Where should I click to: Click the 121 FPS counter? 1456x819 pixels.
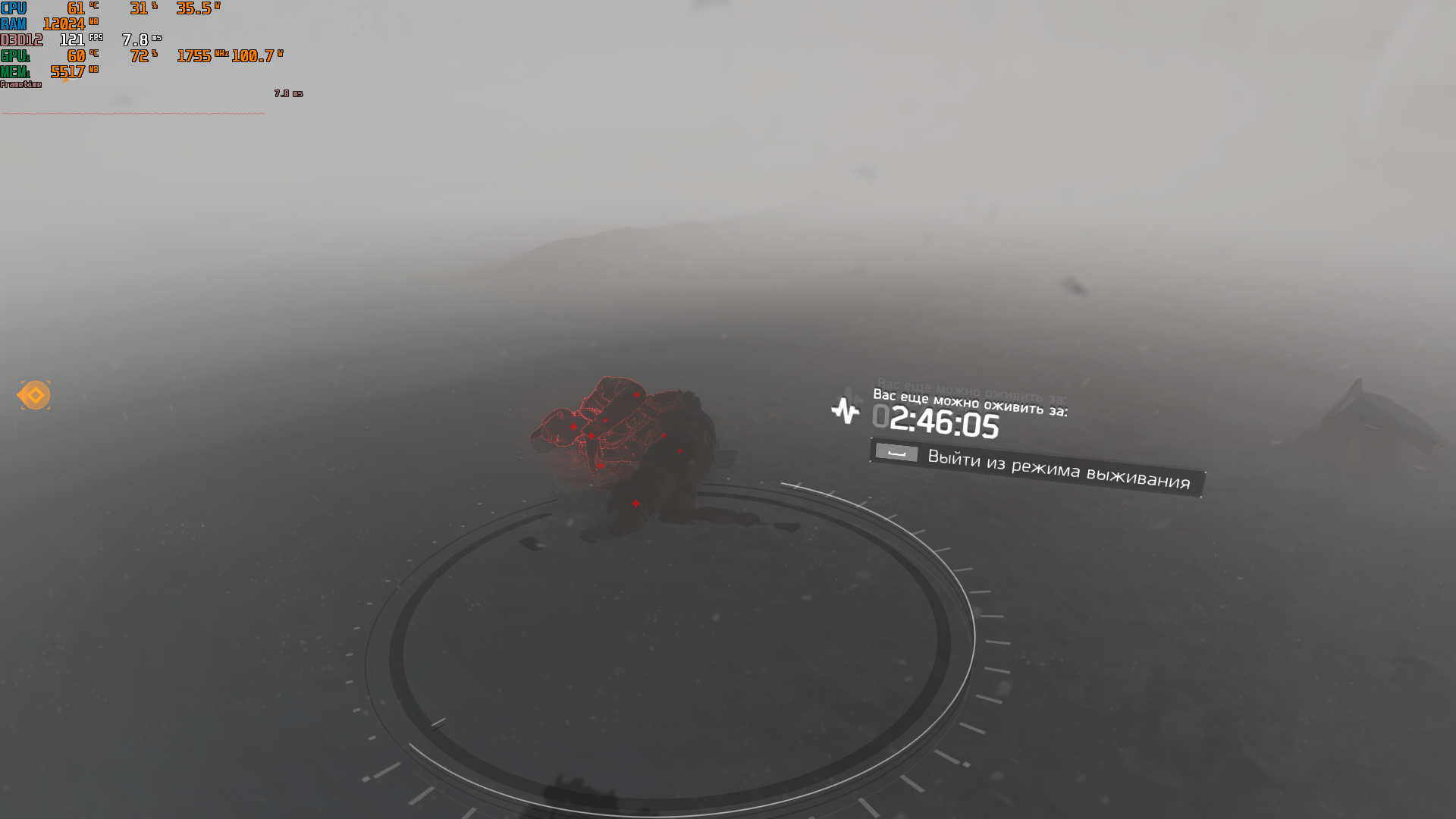pos(73,39)
